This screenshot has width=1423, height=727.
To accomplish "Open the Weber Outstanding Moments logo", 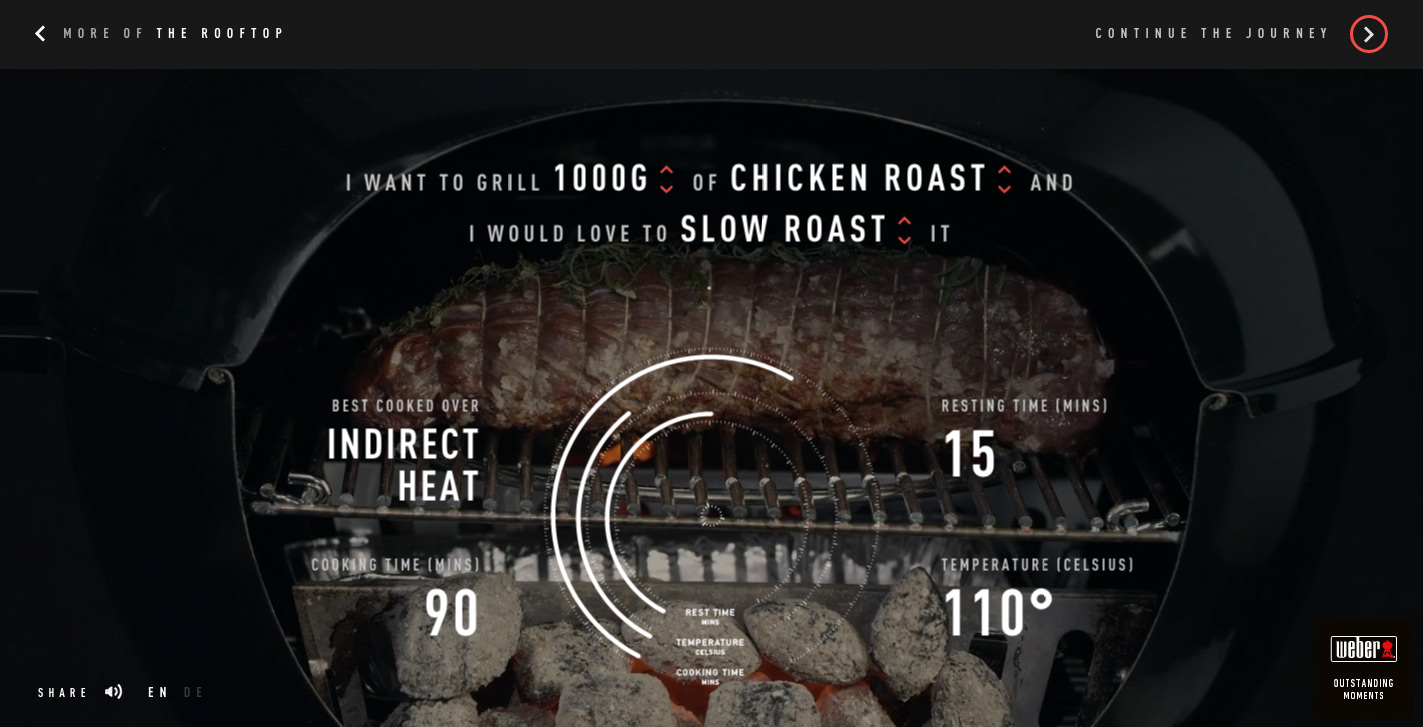I will click(x=1363, y=665).
